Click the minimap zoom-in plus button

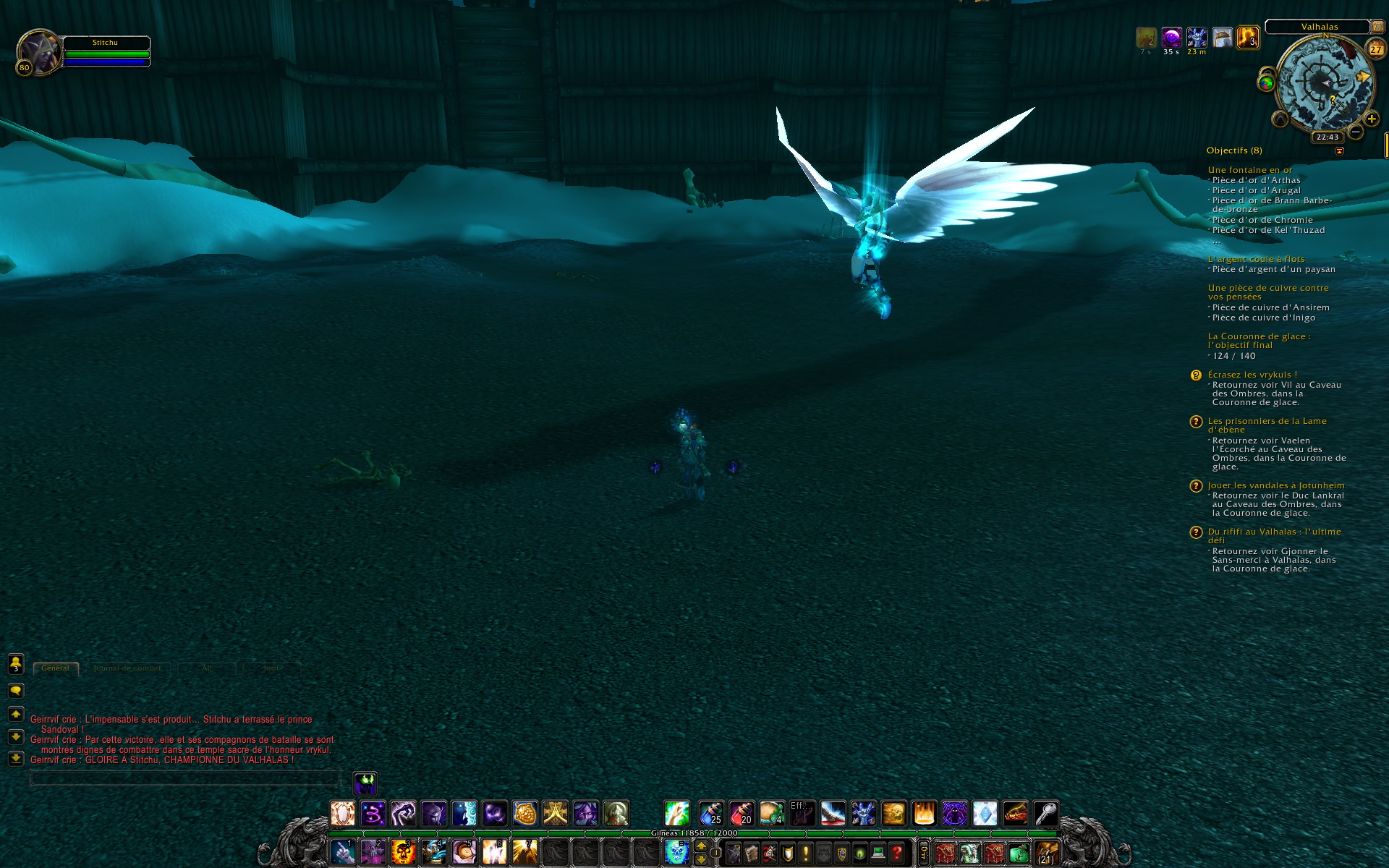coord(1371,119)
